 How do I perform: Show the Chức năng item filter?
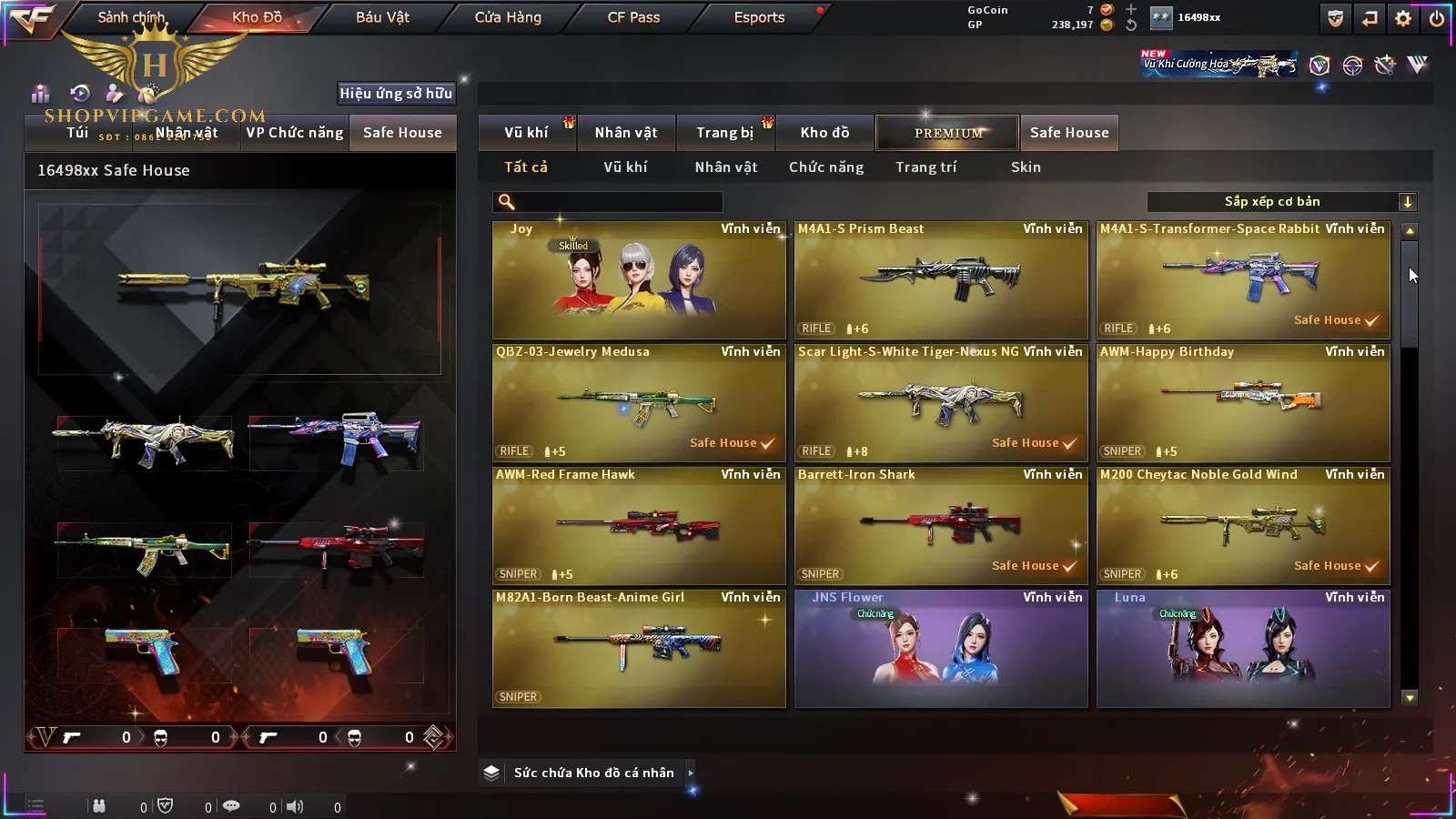click(826, 167)
